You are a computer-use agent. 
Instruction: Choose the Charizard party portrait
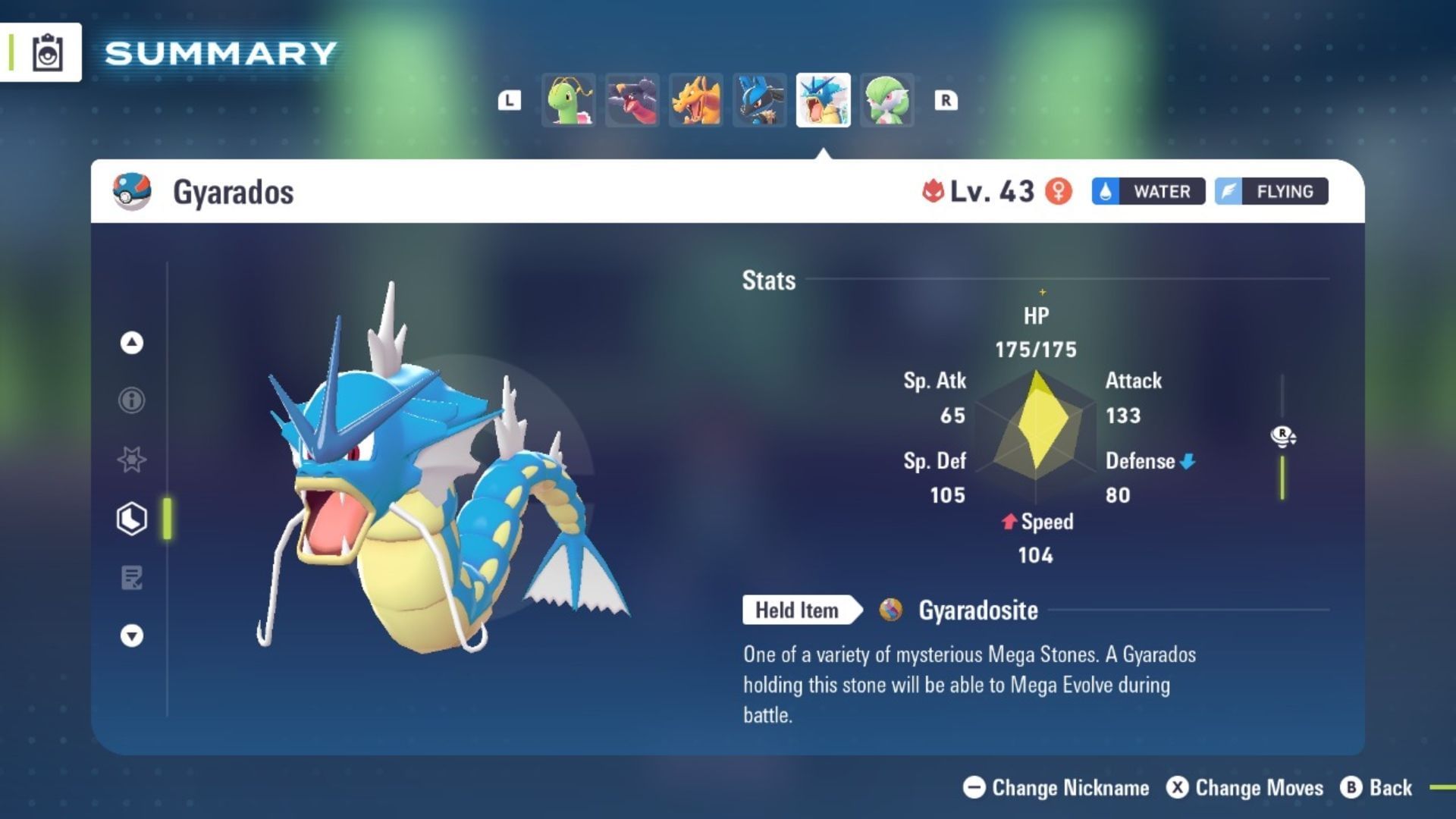point(696,100)
